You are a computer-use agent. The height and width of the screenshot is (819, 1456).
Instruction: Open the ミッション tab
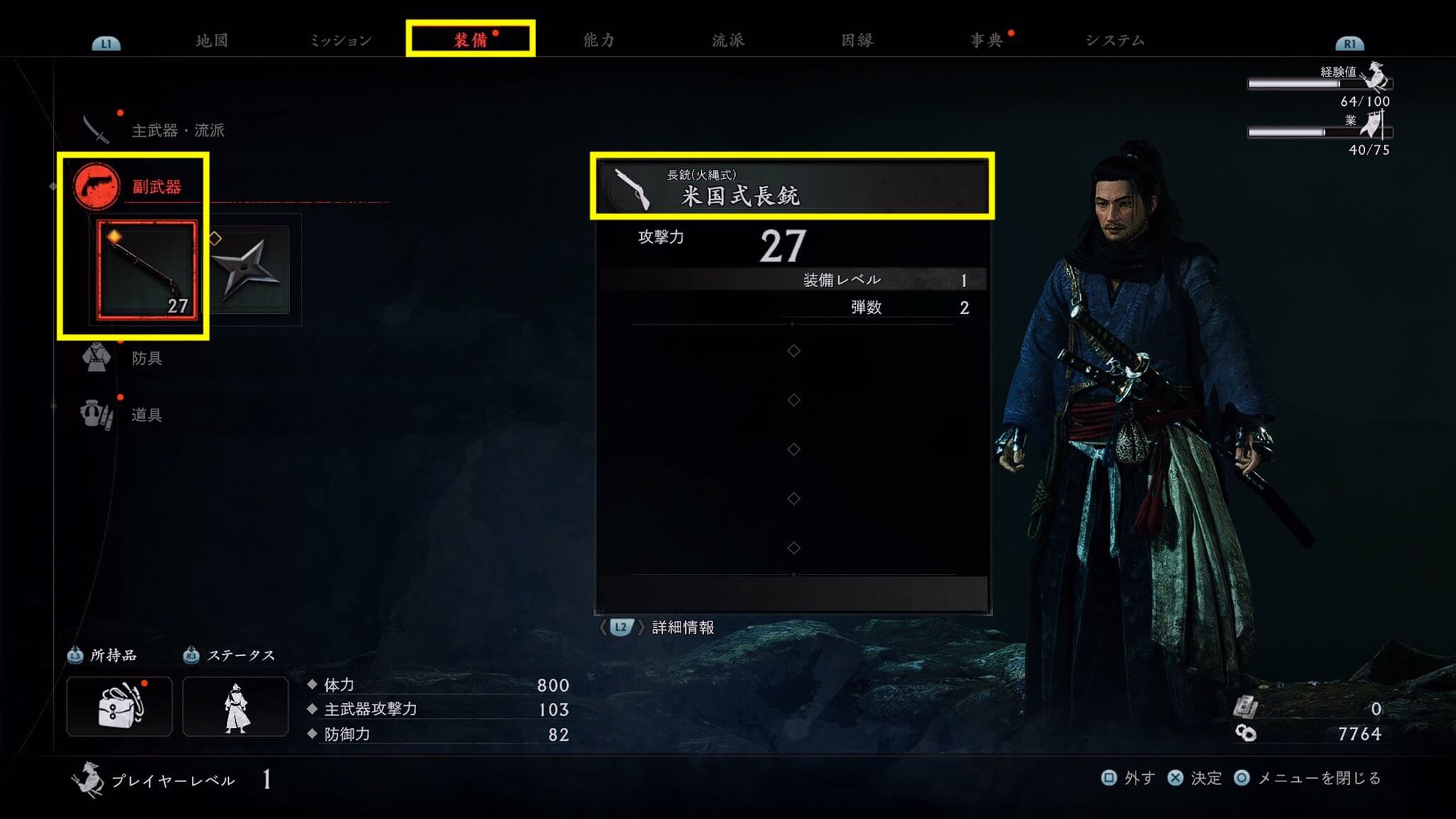[341, 41]
